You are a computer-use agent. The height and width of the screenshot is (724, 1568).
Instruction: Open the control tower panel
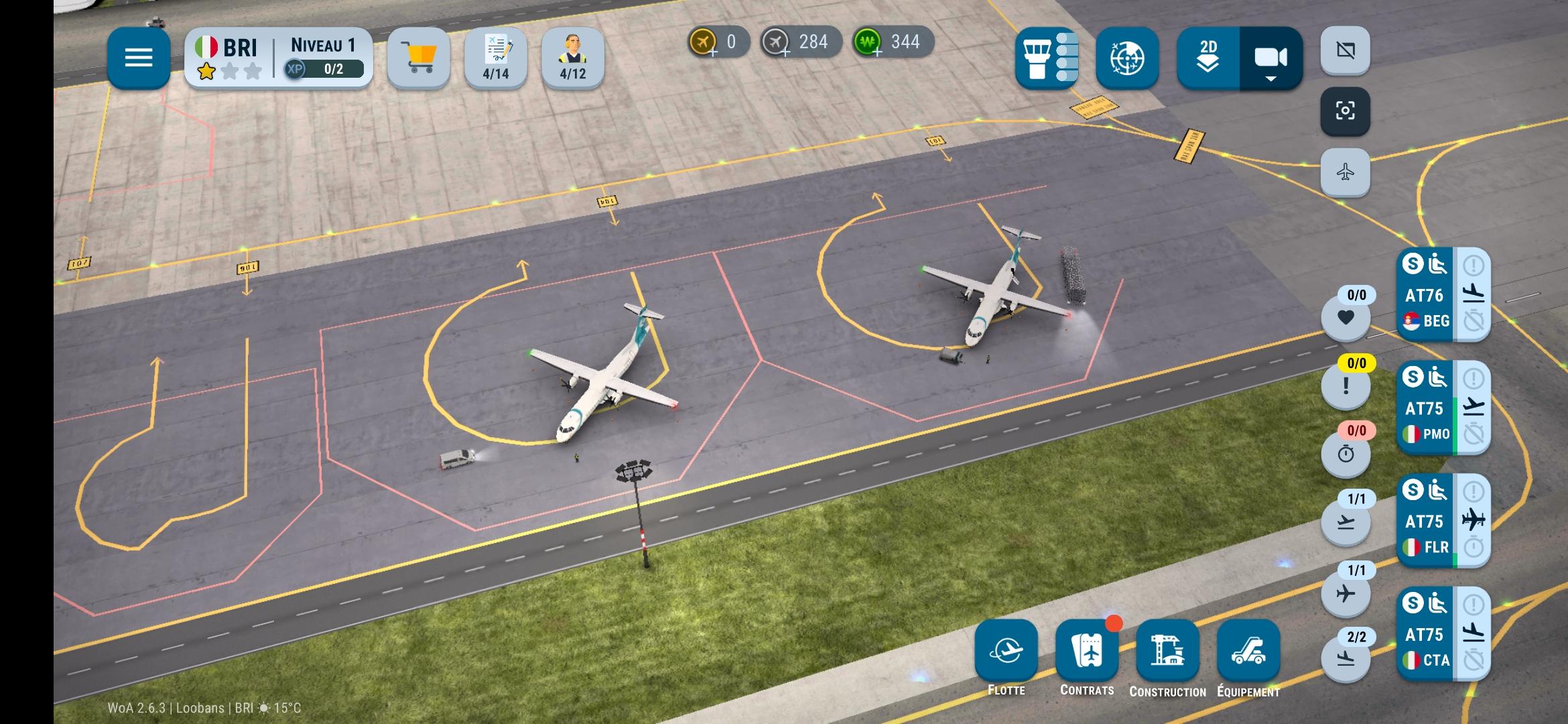tap(1046, 58)
